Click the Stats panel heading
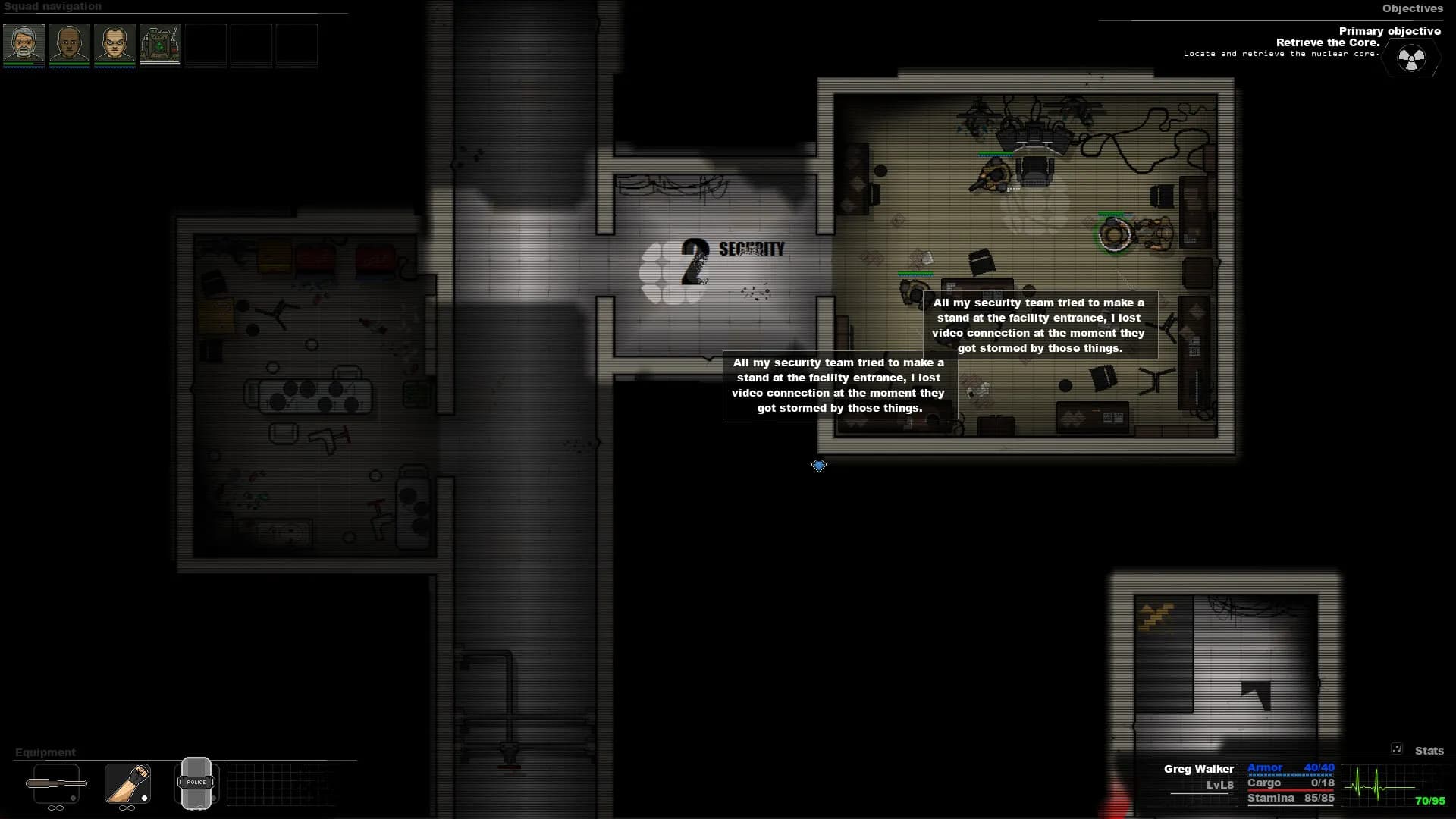 click(1429, 752)
